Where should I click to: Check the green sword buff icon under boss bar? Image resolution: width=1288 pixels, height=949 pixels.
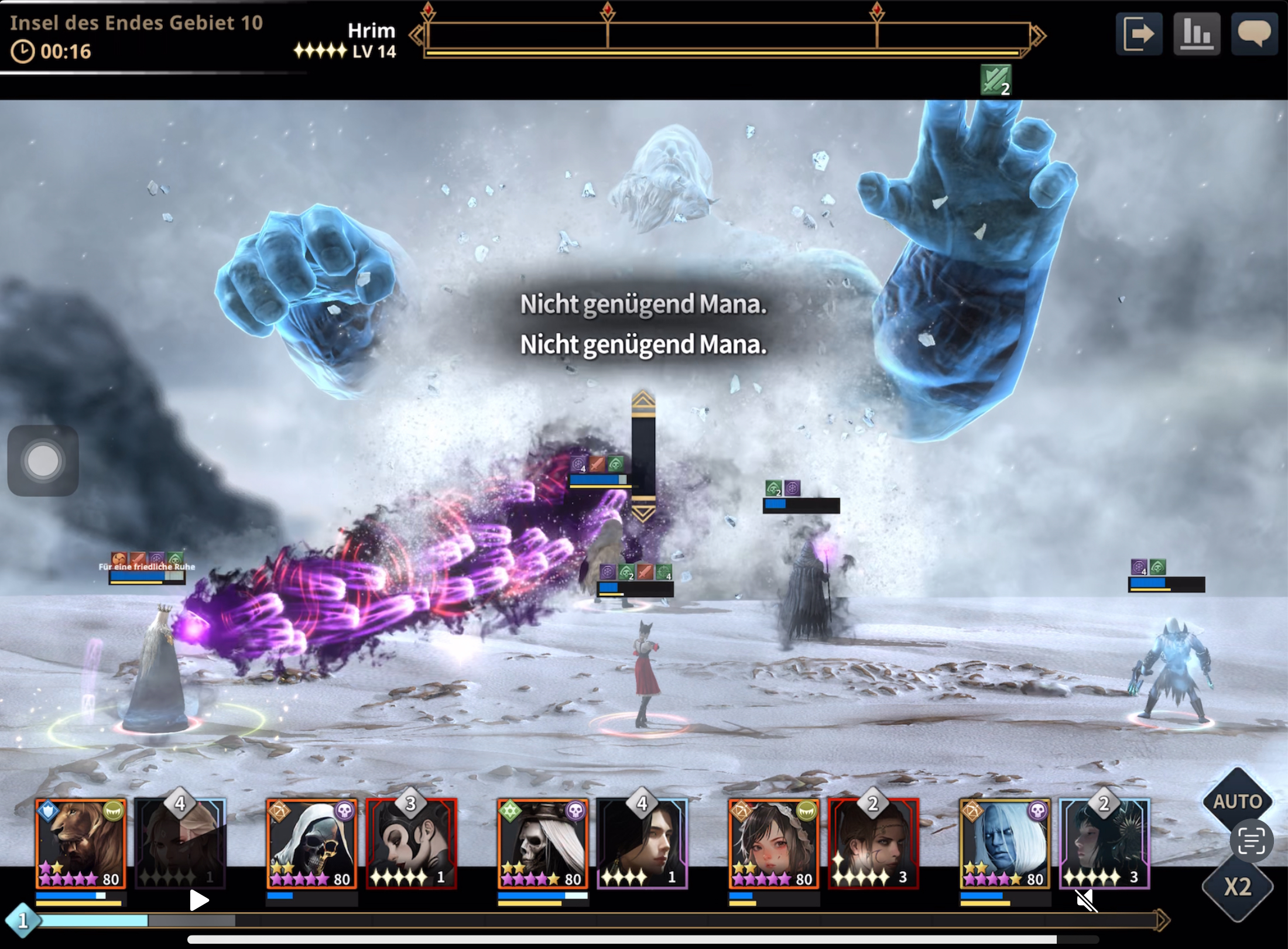tap(995, 80)
